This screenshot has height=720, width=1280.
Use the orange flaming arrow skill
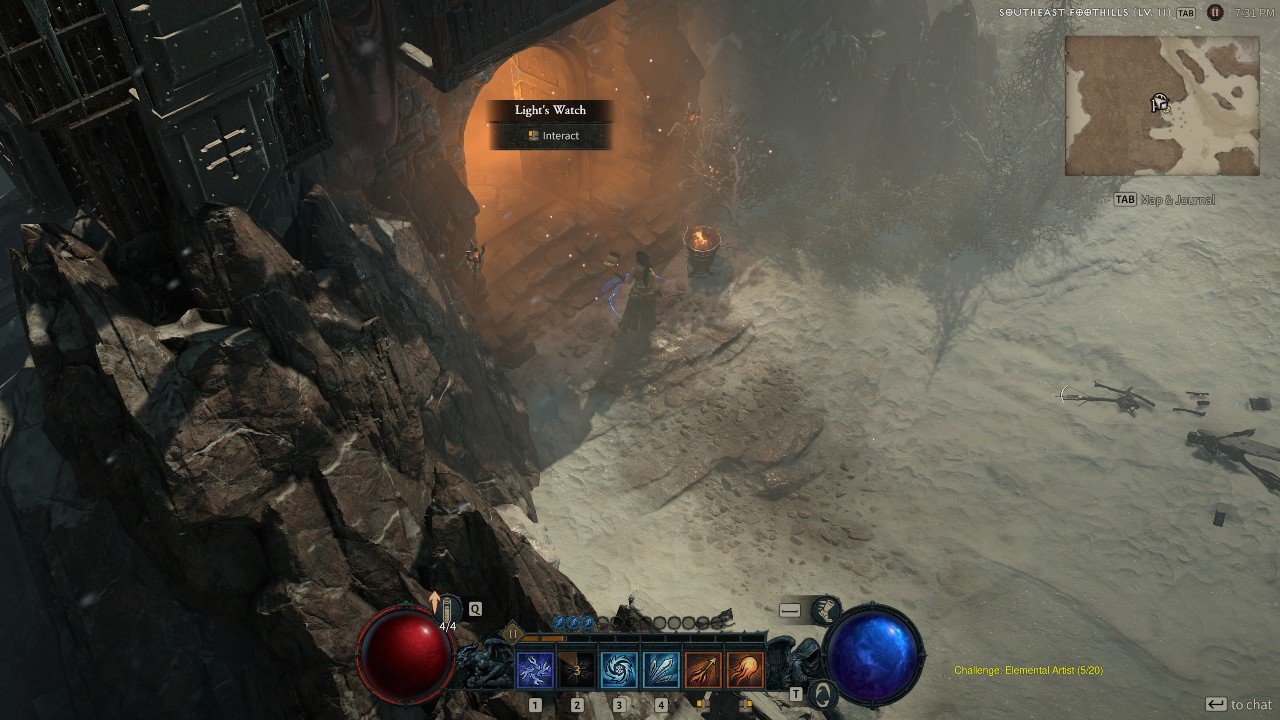pos(703,670)
